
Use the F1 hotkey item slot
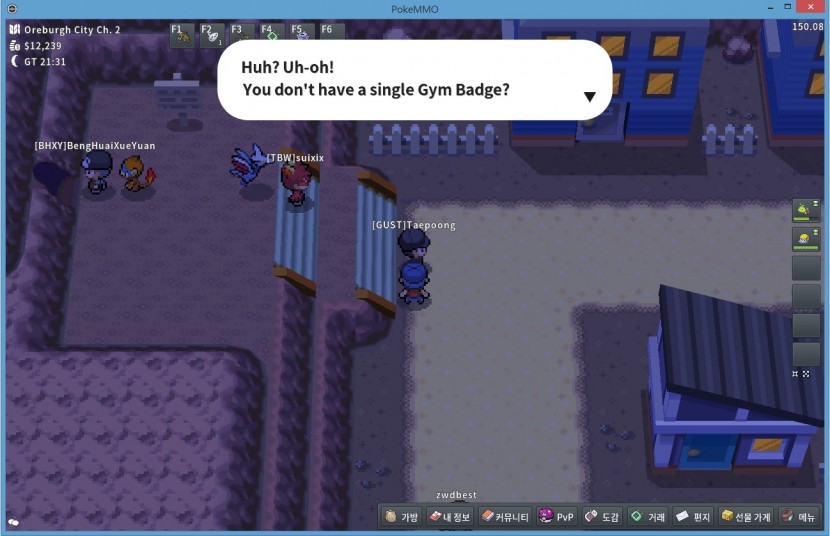[x=182, y=35]
